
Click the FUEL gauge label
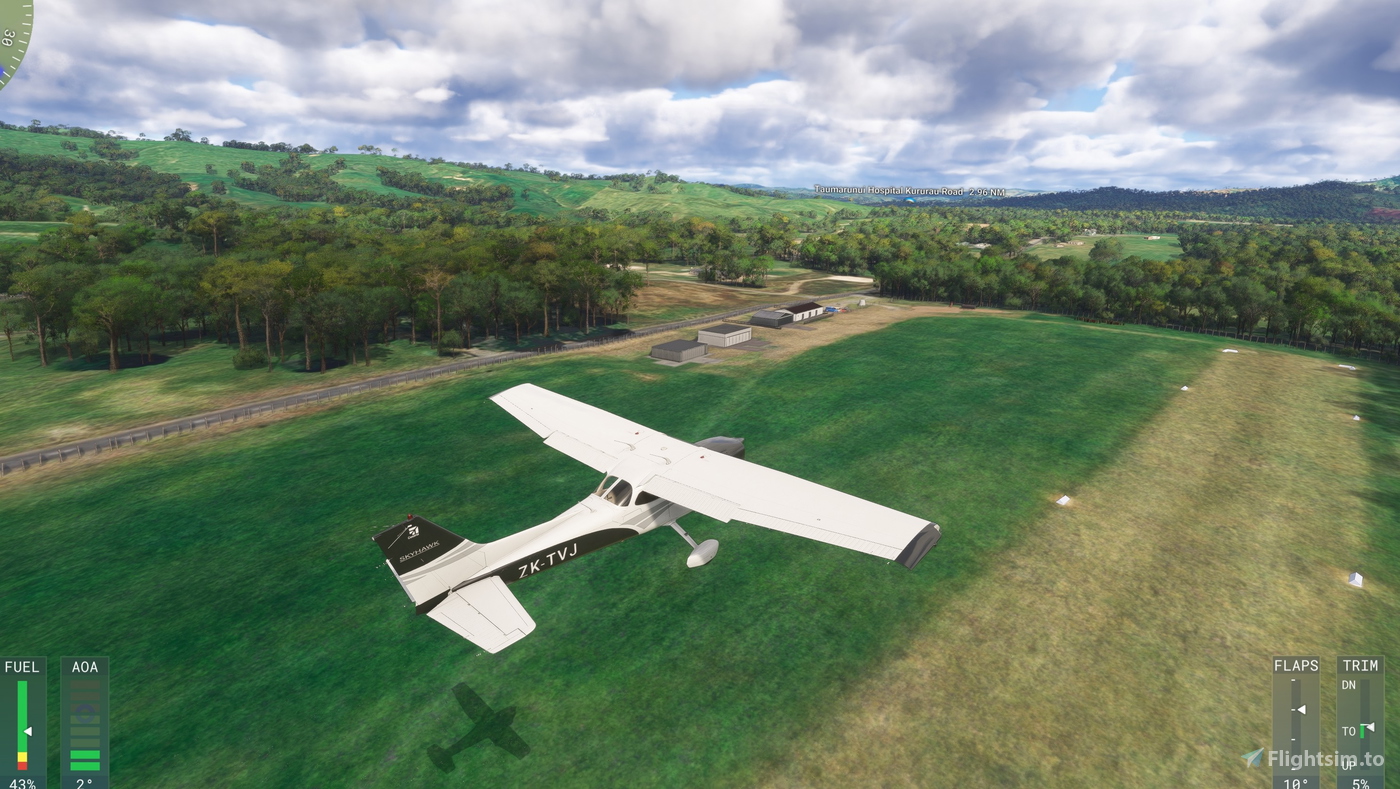pyautogui.click(x=22, y=666)
